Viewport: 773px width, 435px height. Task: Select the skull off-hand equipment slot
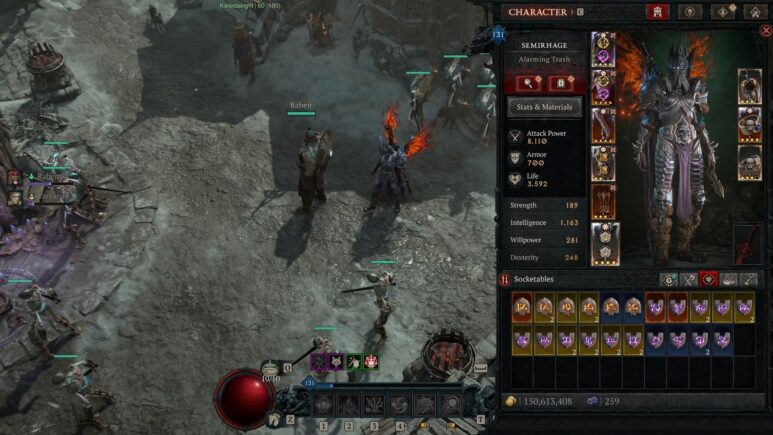pyautogui.click(x=750, y=162)
